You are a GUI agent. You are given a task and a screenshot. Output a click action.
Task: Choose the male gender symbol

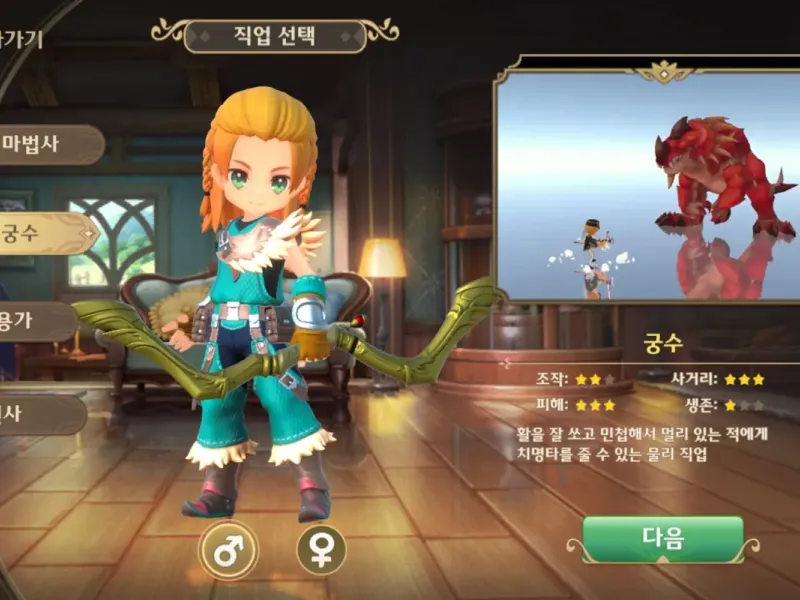(x=228, y=550)
